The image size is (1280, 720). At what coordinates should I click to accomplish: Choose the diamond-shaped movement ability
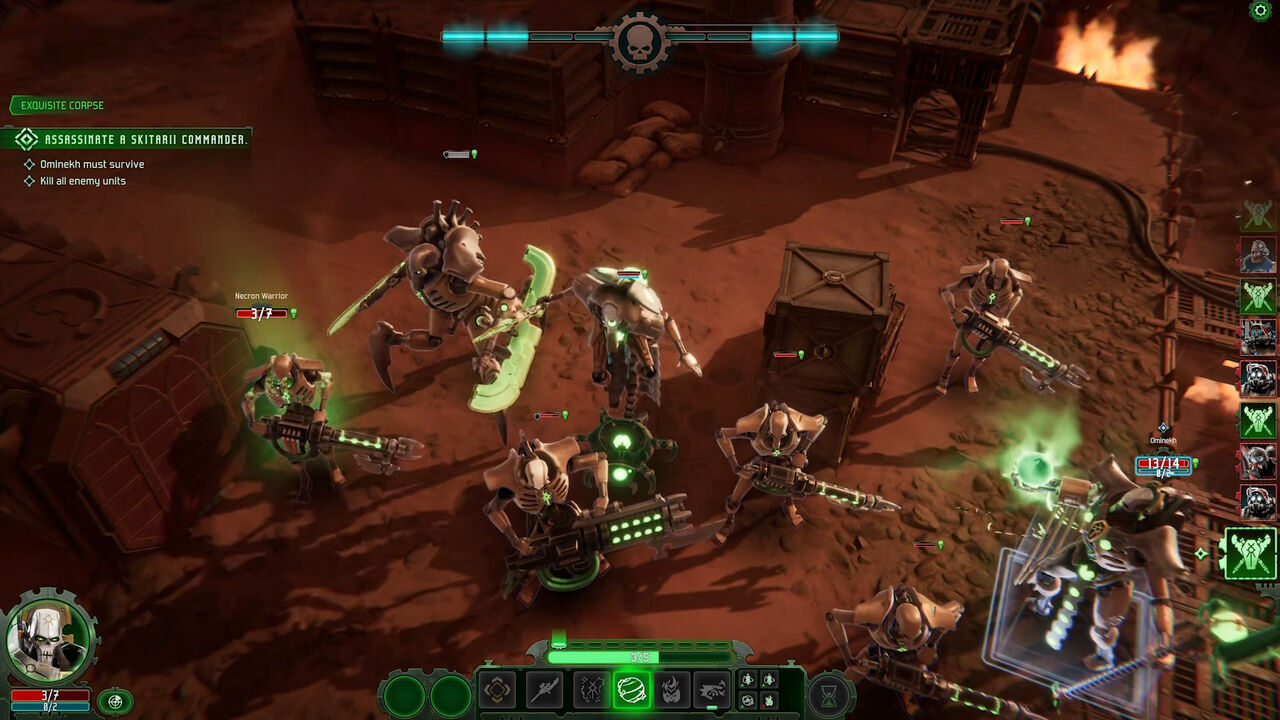point(497,690)
